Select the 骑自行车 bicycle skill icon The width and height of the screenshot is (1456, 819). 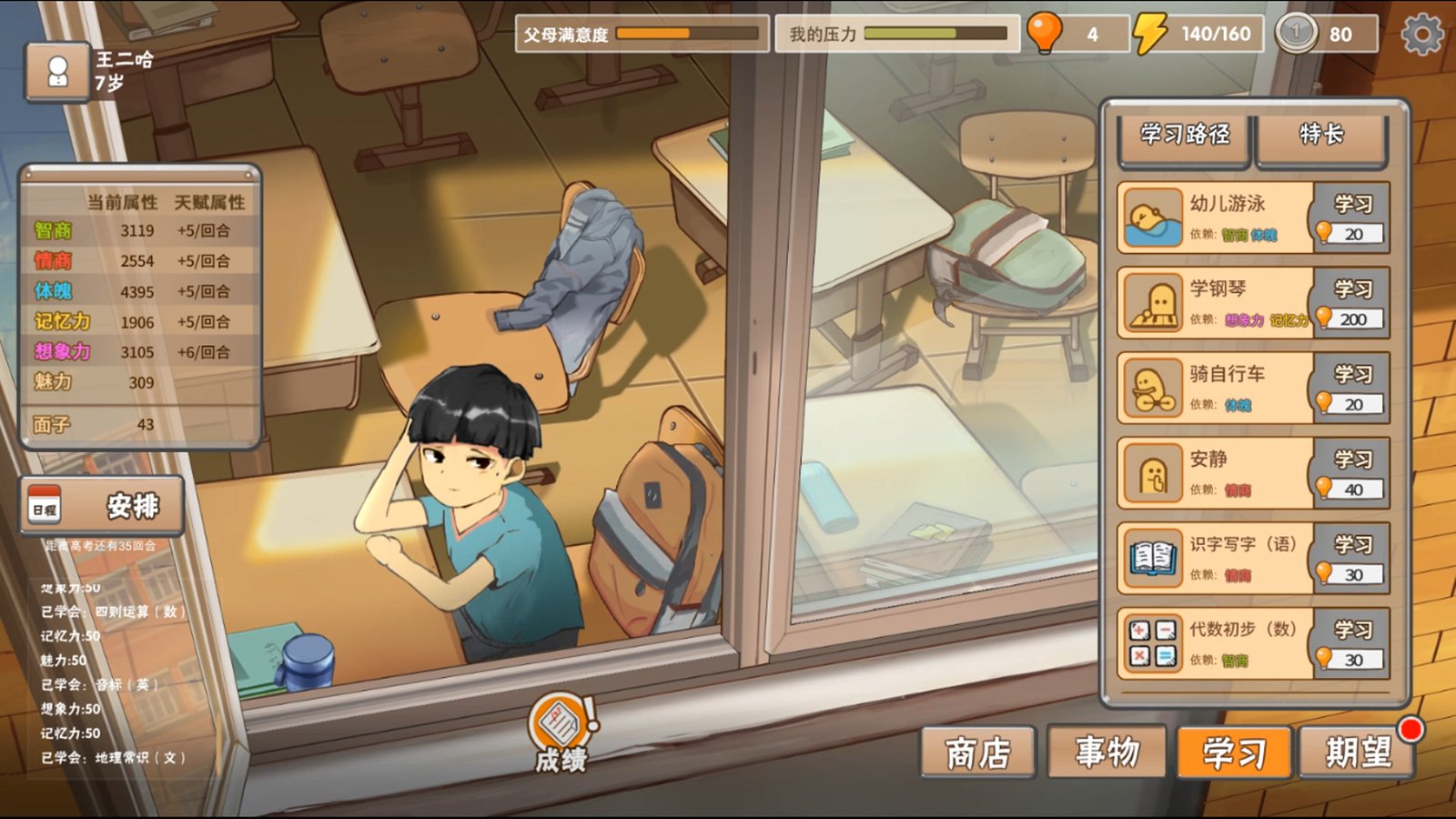[1150, 386]
